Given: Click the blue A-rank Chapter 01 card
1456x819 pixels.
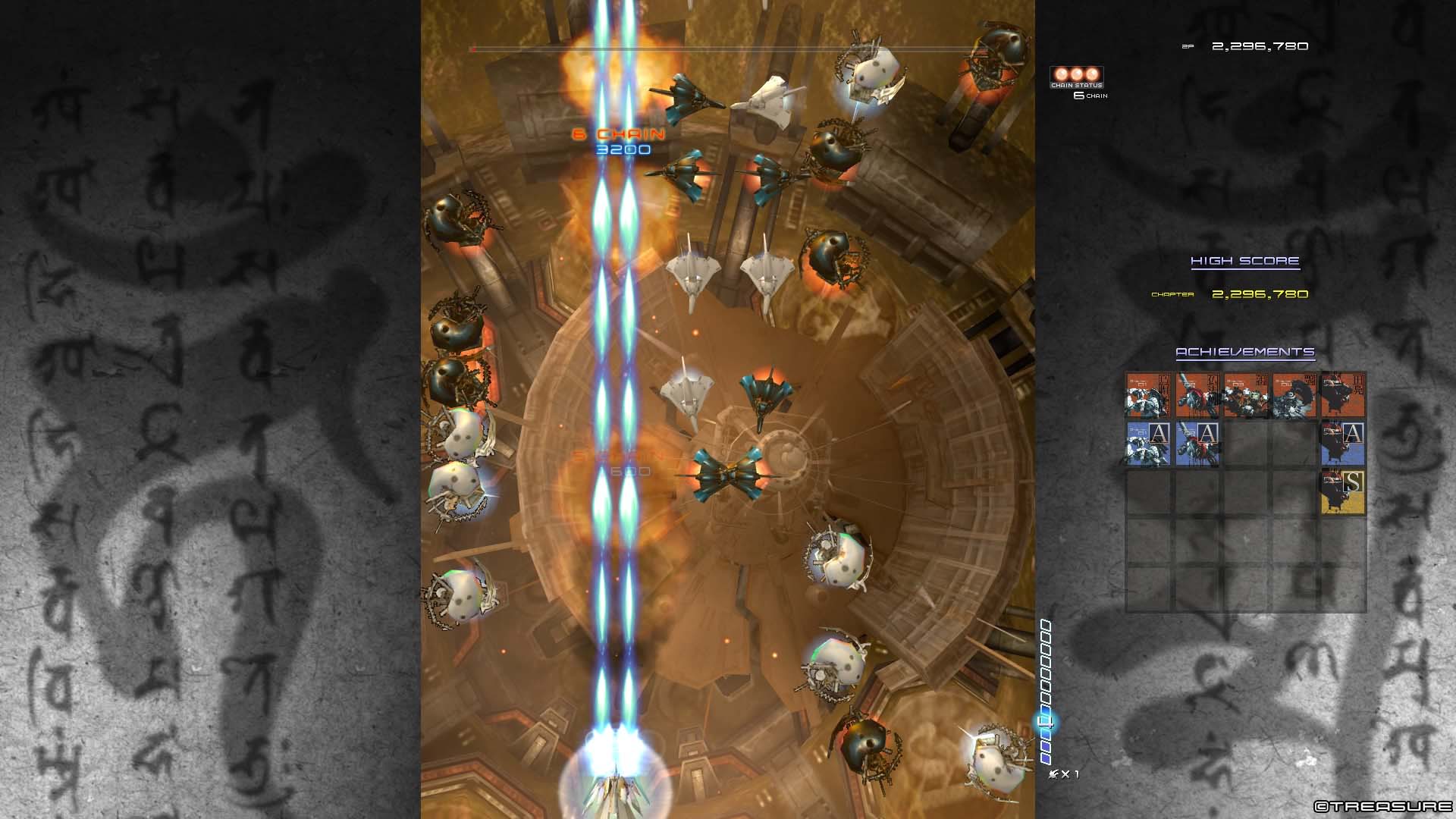Looking at the screenshot, I should tap(1148, 444).
